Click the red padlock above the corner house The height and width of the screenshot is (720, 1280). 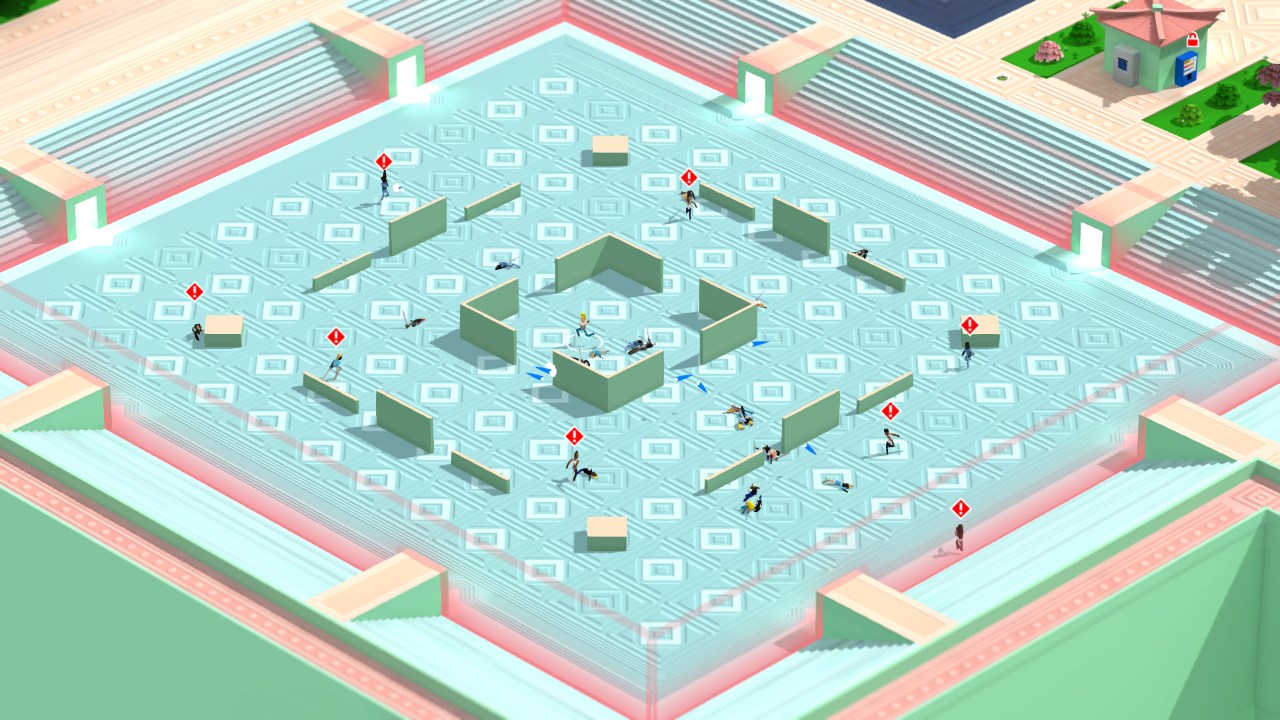pyautogui.click(x=1192, y=40)
